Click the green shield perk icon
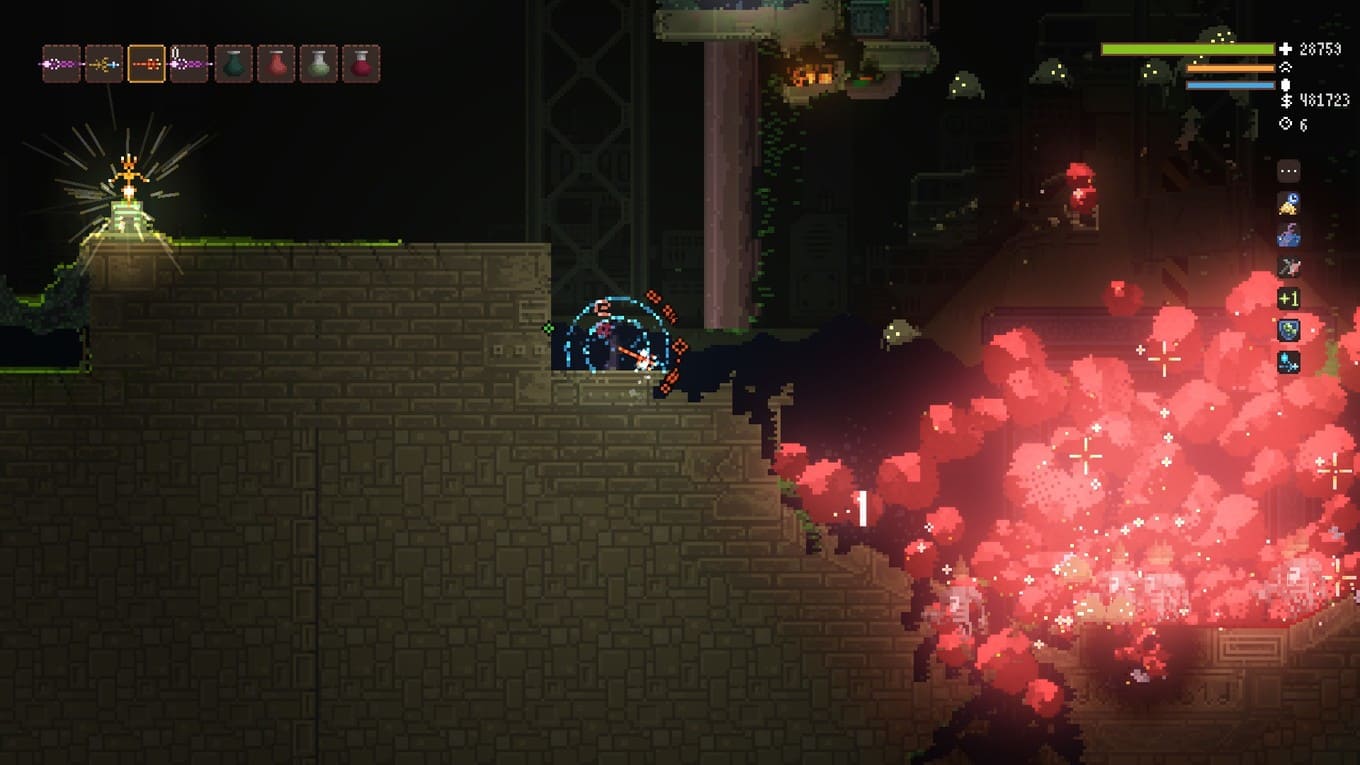 click(1289, 330)
